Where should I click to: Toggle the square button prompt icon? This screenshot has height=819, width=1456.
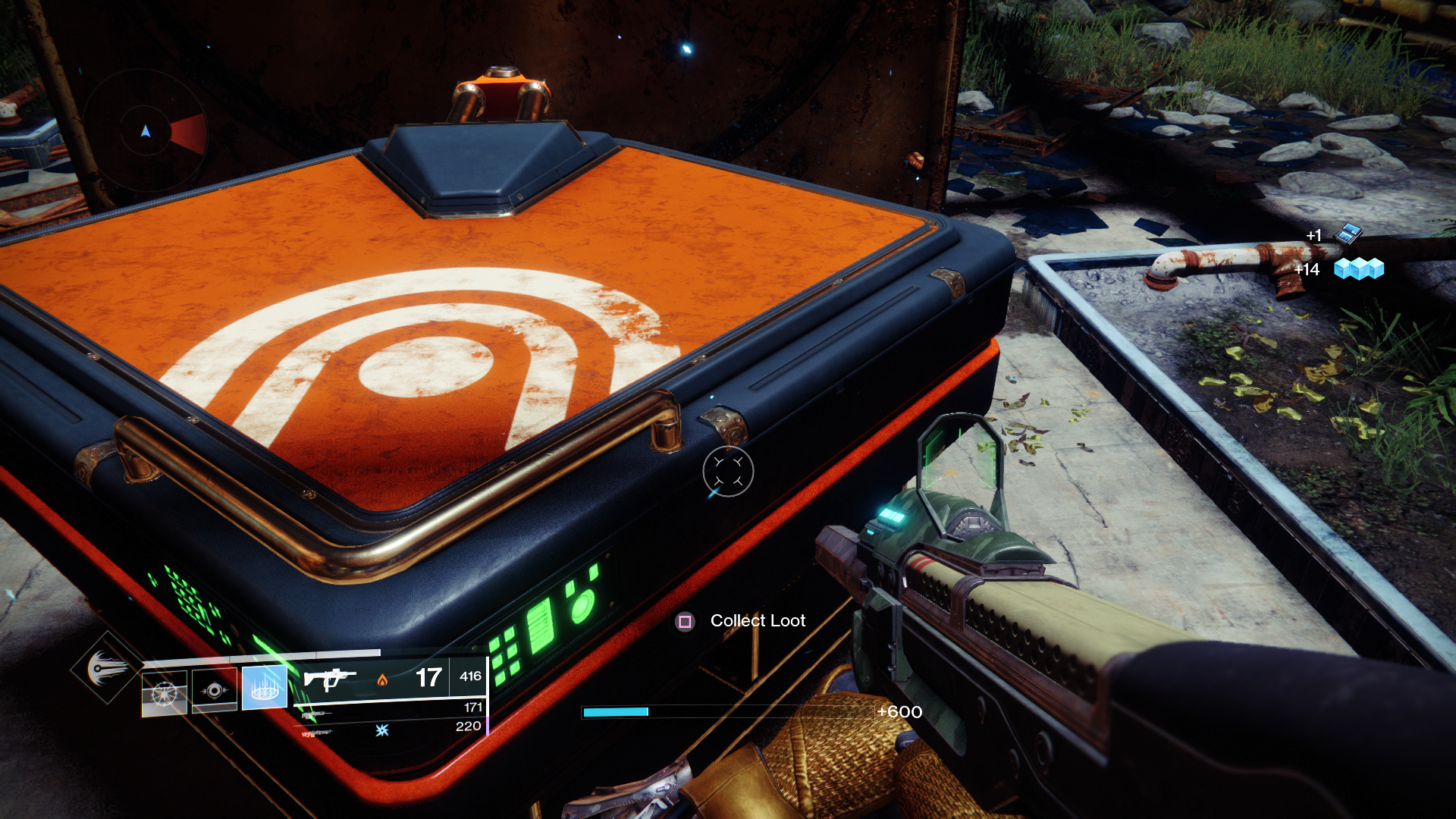point(685,621)
